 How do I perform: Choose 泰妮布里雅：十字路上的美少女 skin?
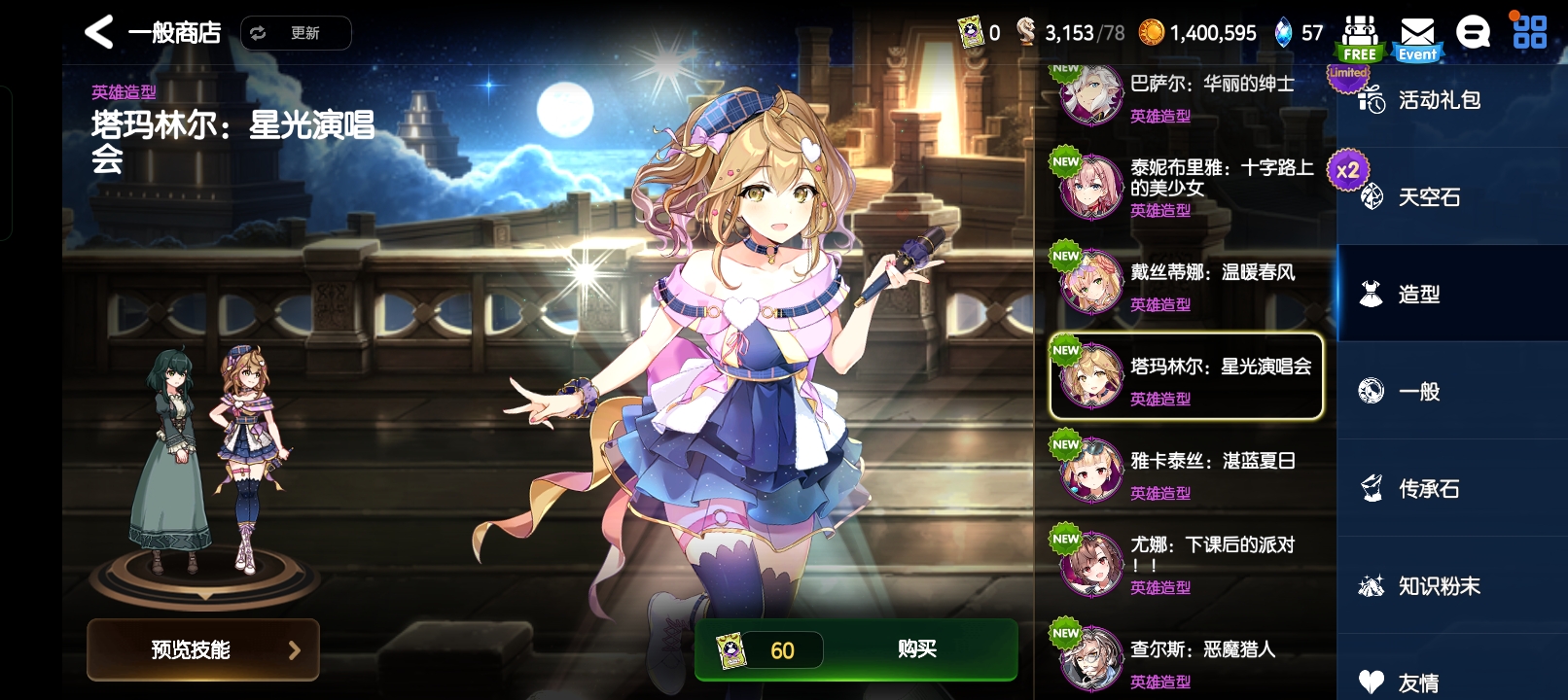pyautogui.click(x=1187, y=187)
